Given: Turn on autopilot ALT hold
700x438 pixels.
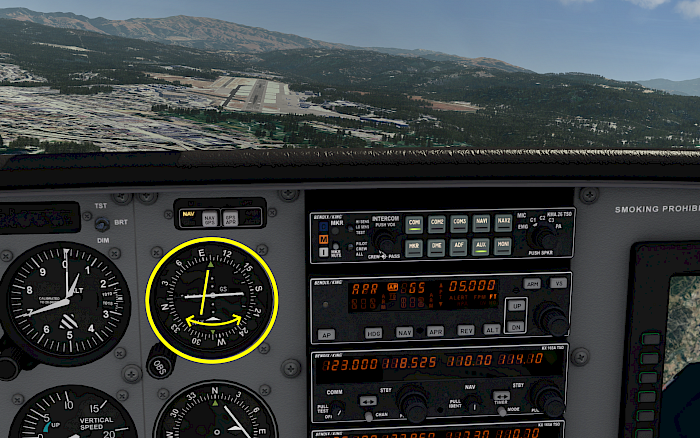Looking at the screenshot, I should pos(492,328).
